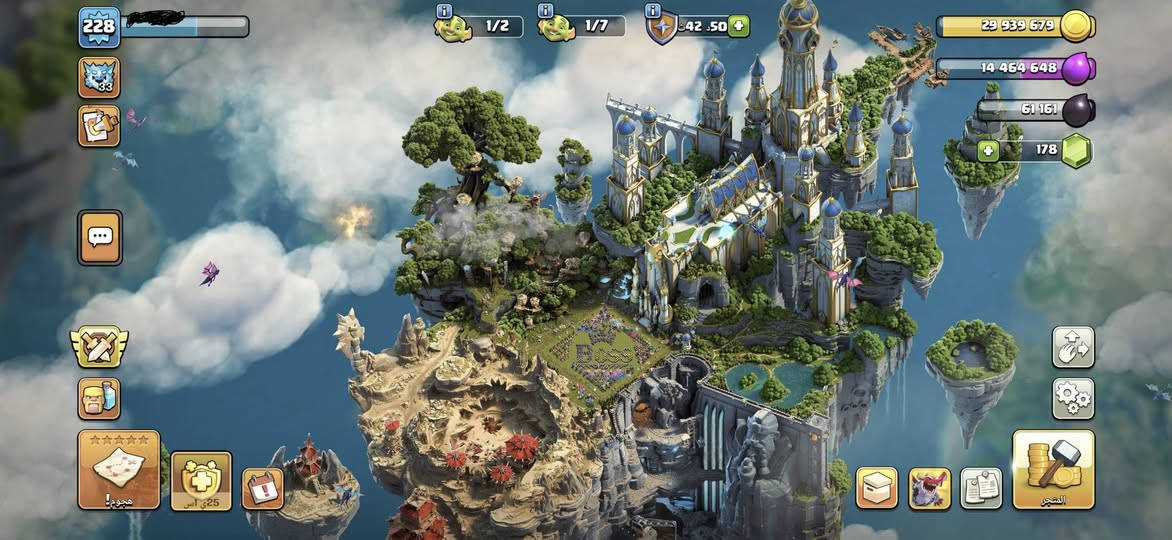The image size is (1172, 540).
Task: Open the calendar events button
Action: pos(262,488)
